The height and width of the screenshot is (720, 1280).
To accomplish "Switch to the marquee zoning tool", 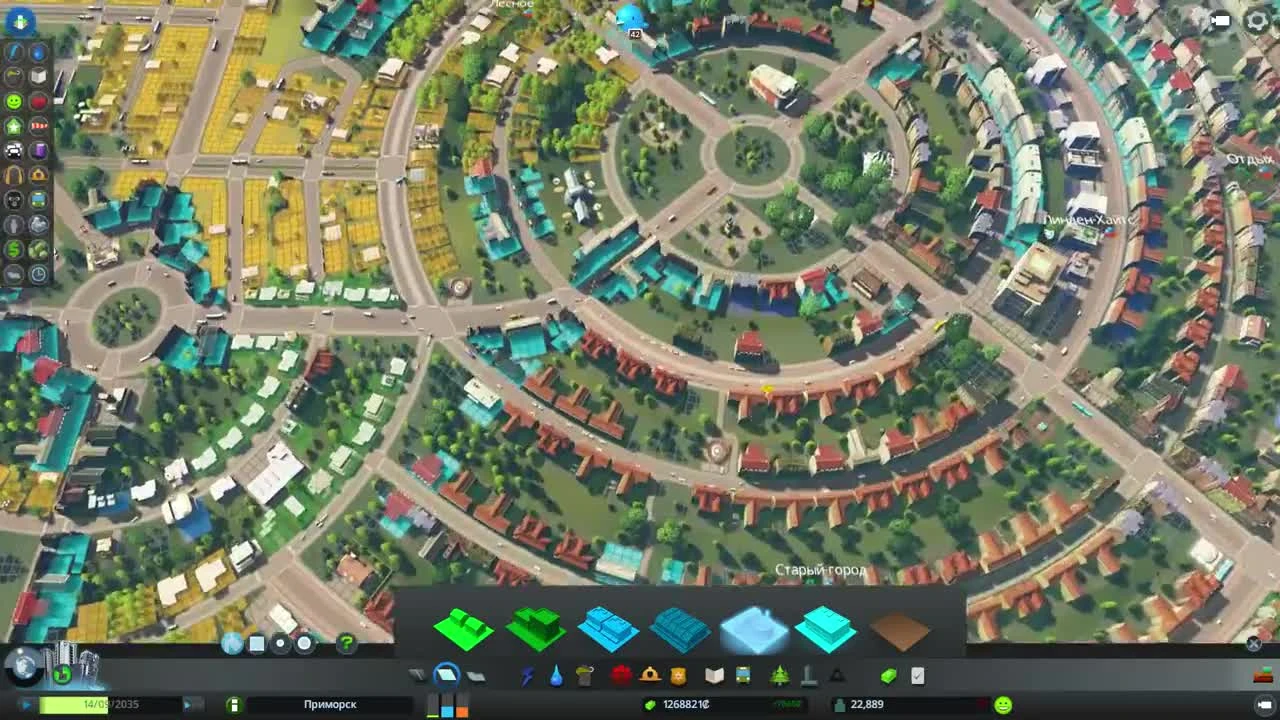I will coord(258,645).
